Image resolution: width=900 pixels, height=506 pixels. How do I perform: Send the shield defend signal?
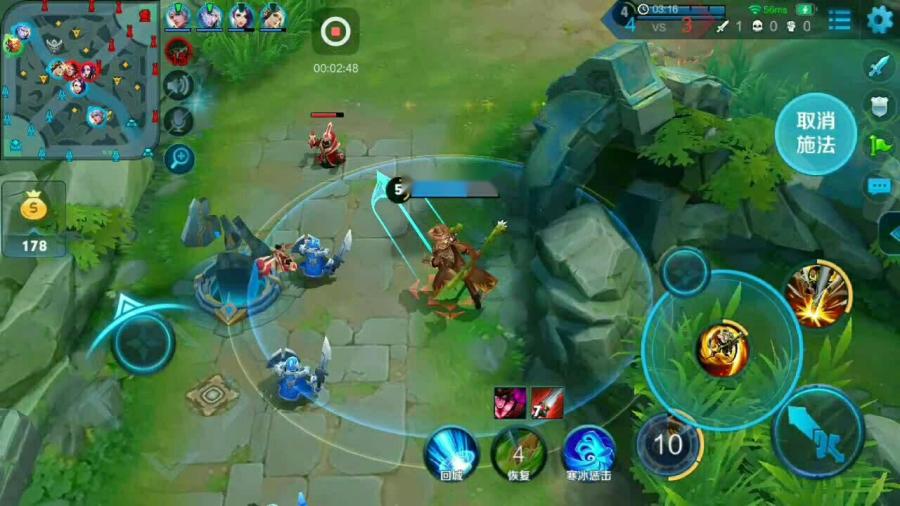coord(879,106)
